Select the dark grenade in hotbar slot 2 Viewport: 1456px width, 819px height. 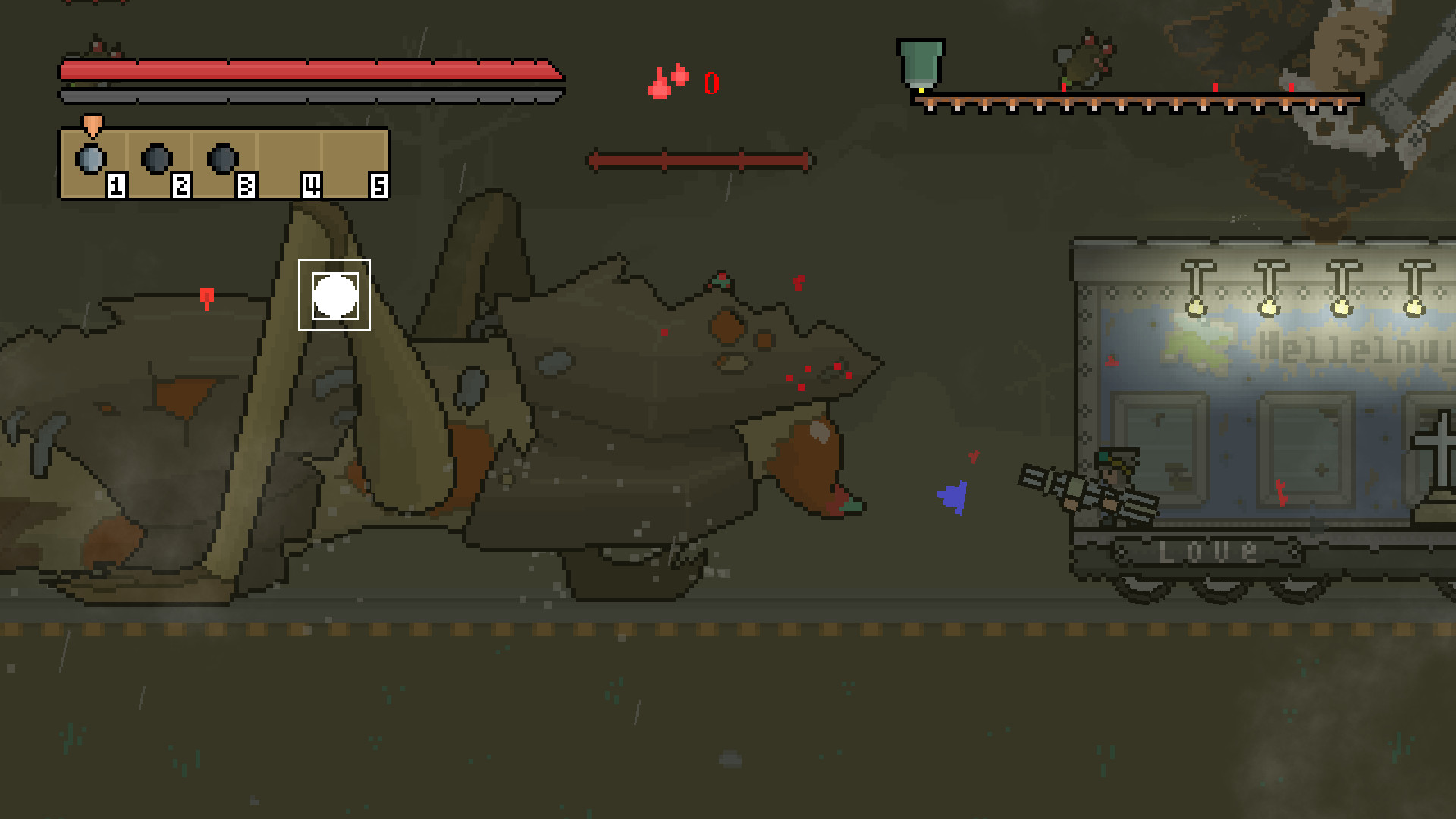[x=155, y=158]
